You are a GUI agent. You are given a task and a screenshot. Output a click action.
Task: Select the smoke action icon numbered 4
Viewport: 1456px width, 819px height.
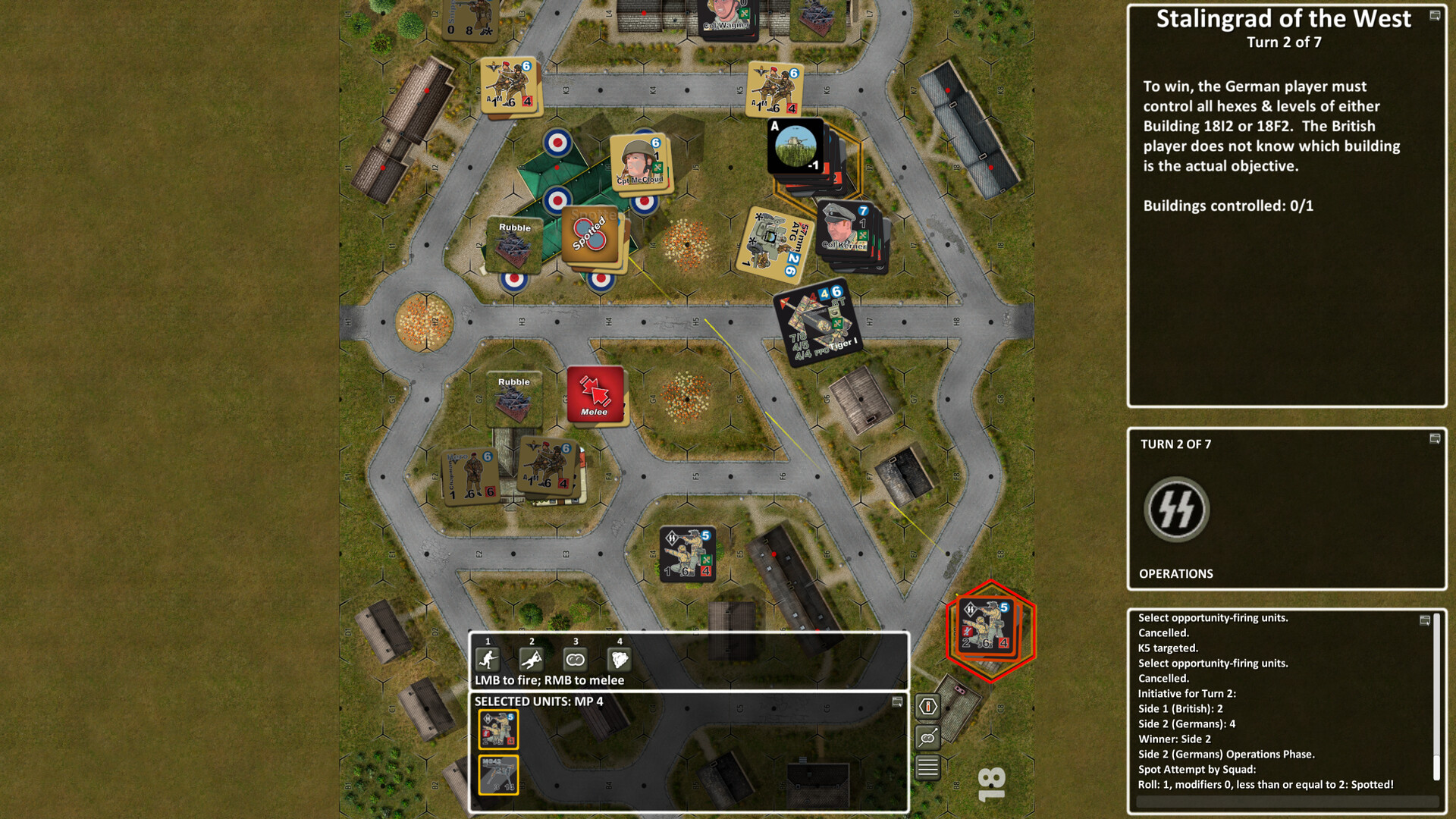pos(620,659)
